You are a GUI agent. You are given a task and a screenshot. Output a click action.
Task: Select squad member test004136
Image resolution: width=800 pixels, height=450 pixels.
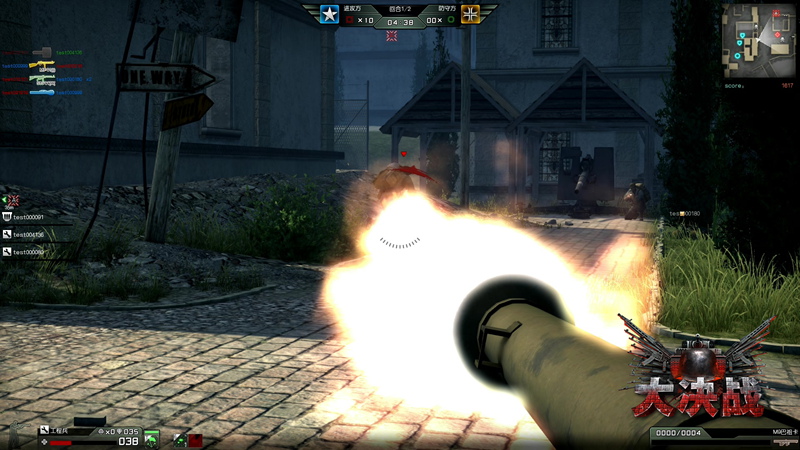(x=30, y=235)
